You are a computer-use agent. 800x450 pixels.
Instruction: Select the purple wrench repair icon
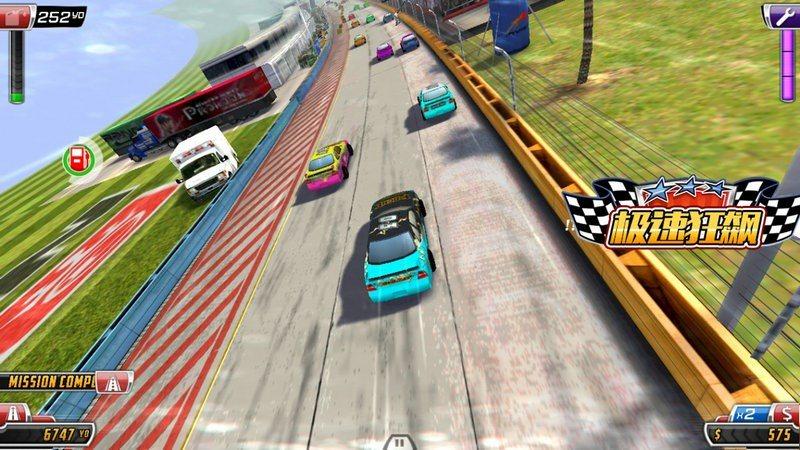(x=781, y=15)
